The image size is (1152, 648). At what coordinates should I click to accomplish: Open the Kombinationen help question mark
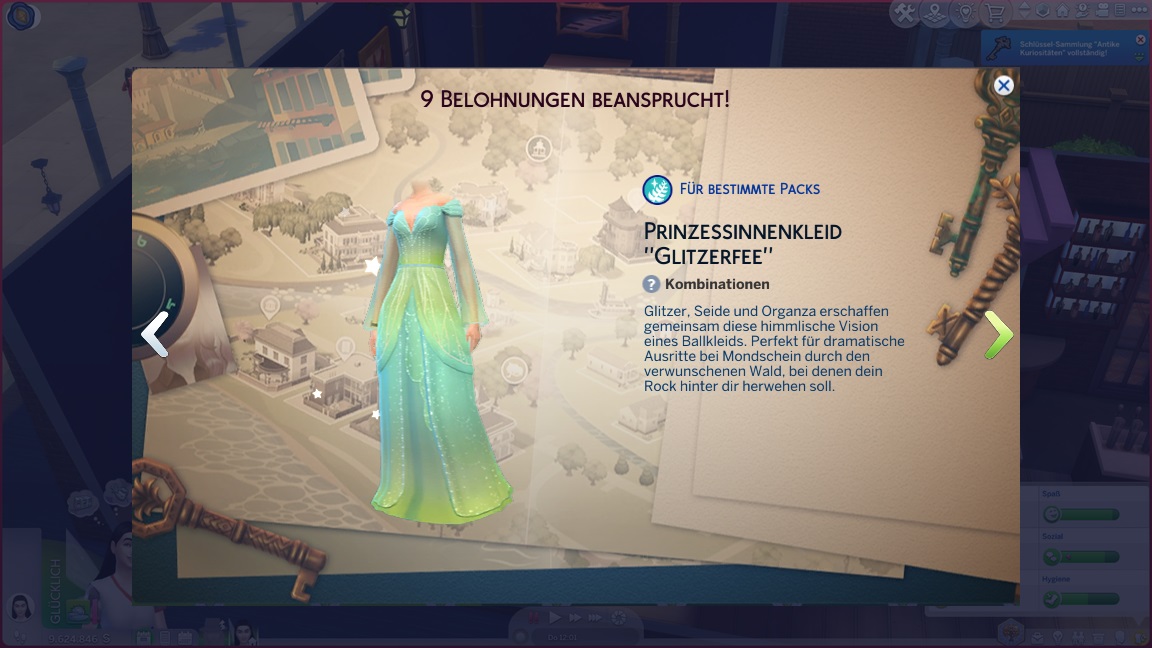pyautogui.click(x=652, y=284)
